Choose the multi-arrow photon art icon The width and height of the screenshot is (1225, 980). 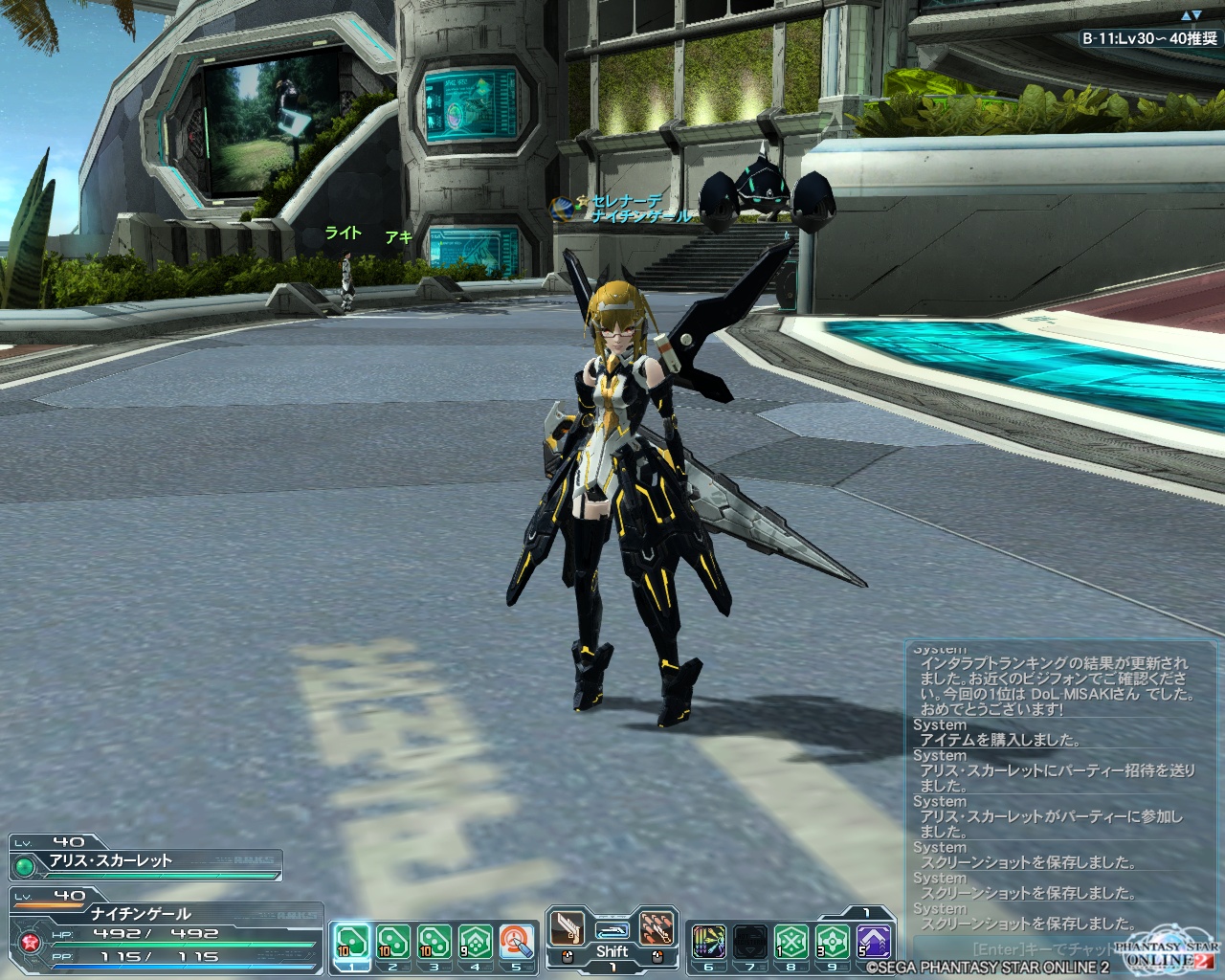(657, 928)
